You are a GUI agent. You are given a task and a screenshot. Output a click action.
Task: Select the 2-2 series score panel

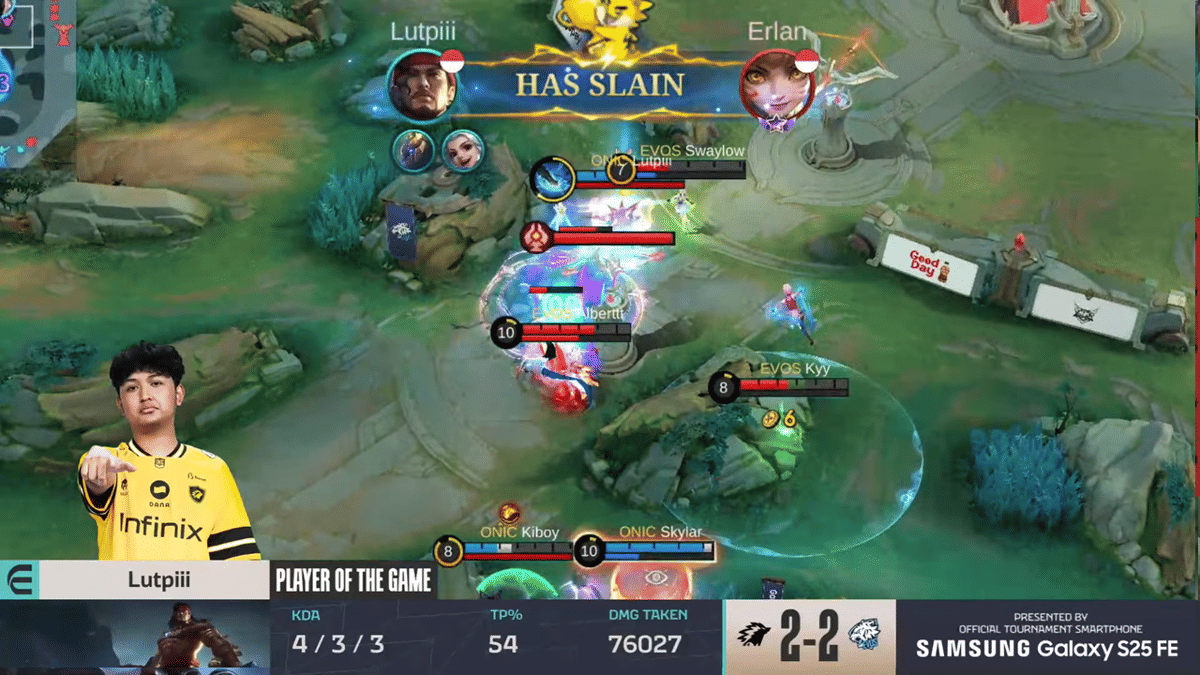(x=809, y=637)
